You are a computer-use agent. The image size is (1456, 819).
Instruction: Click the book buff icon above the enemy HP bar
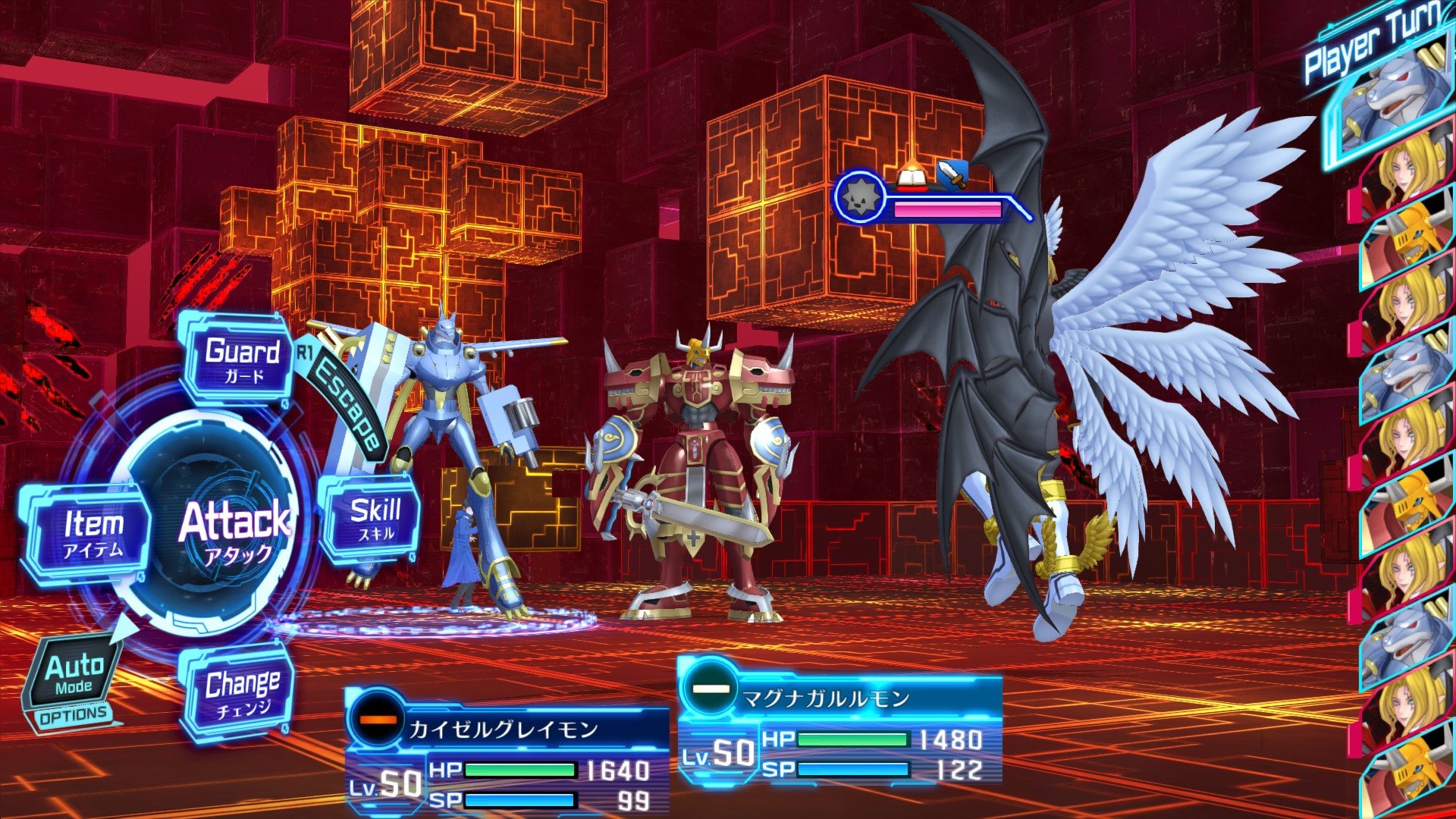(911, 177)
